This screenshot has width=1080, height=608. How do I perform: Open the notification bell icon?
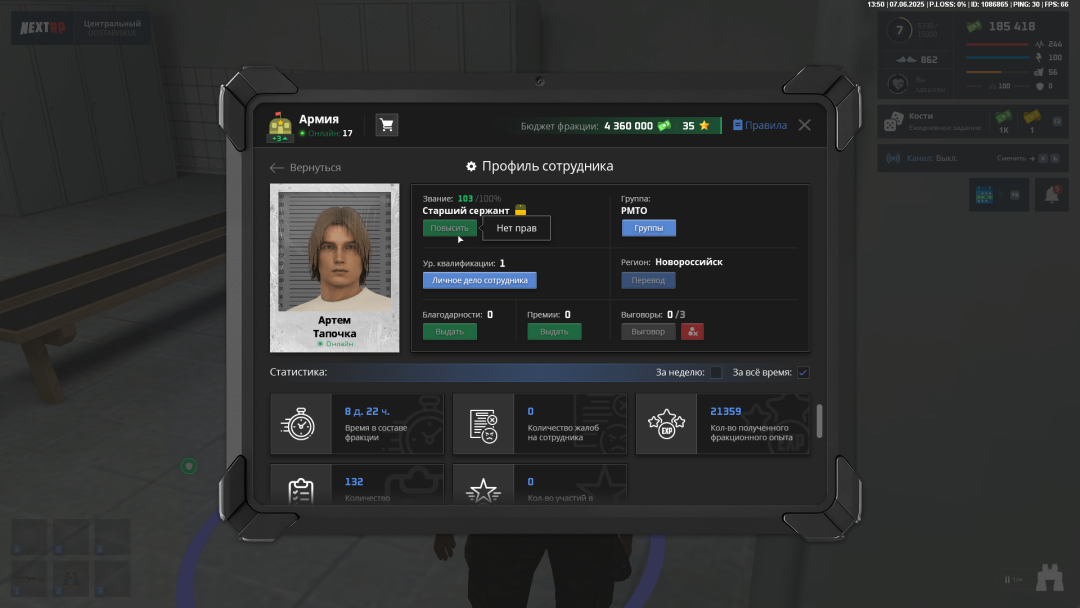(x=1051, y=195)
